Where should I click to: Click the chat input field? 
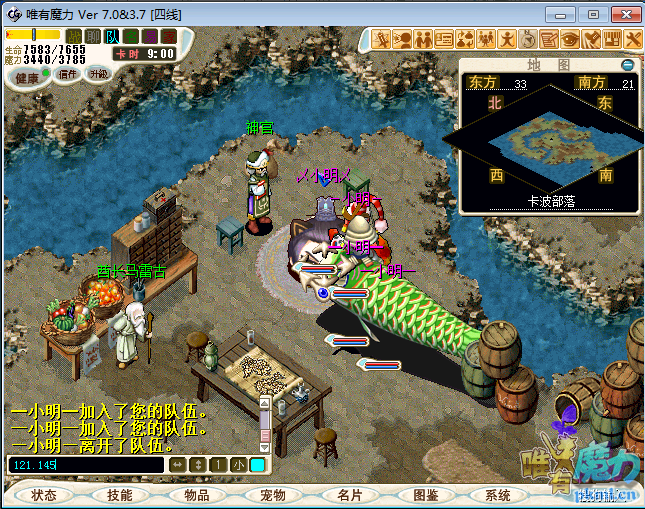pyautogui.click(x=84, y=465)
